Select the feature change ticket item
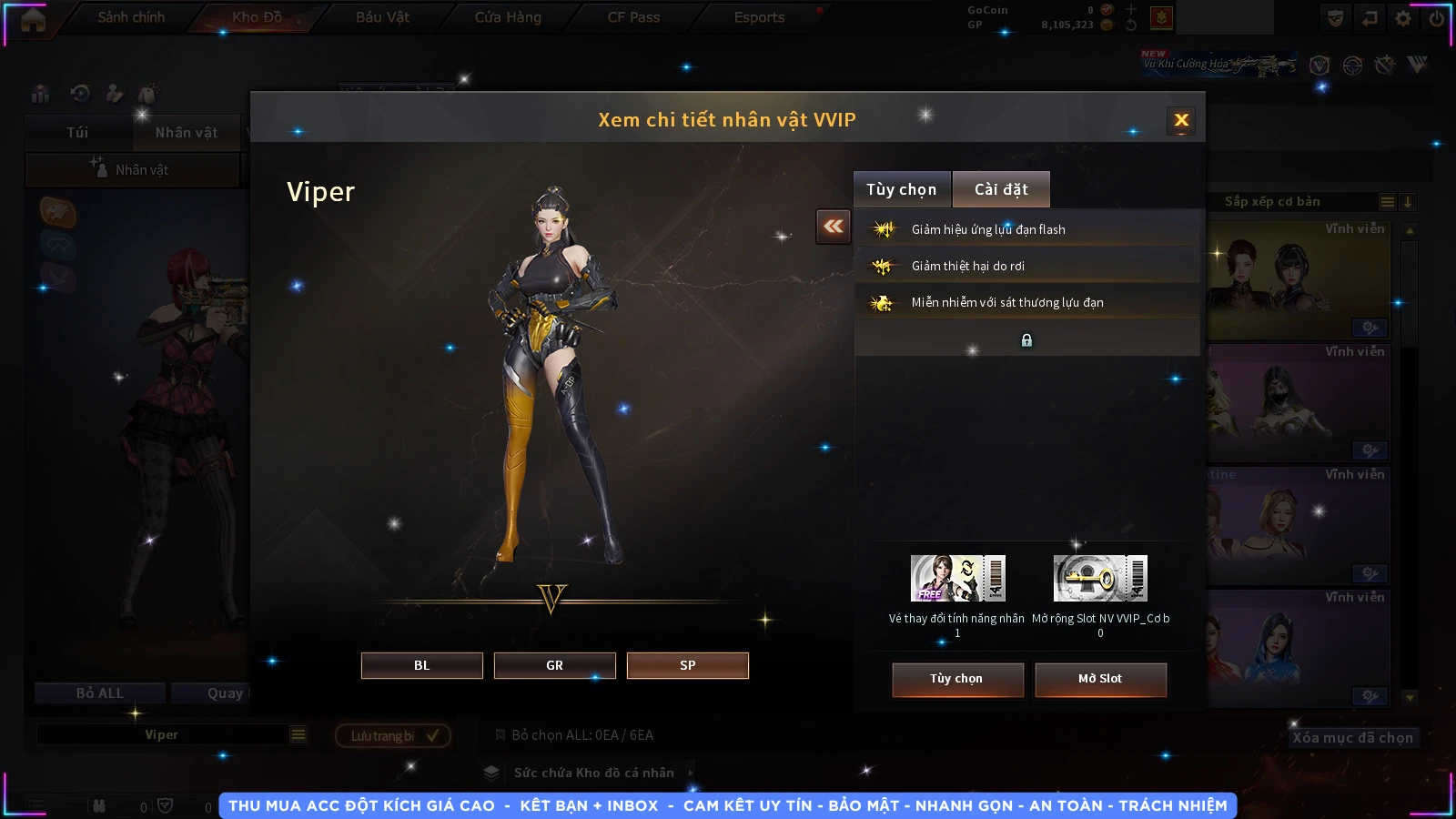This screenshot has width=1456, height=819. pyautogui.click(x=957, y=578)
